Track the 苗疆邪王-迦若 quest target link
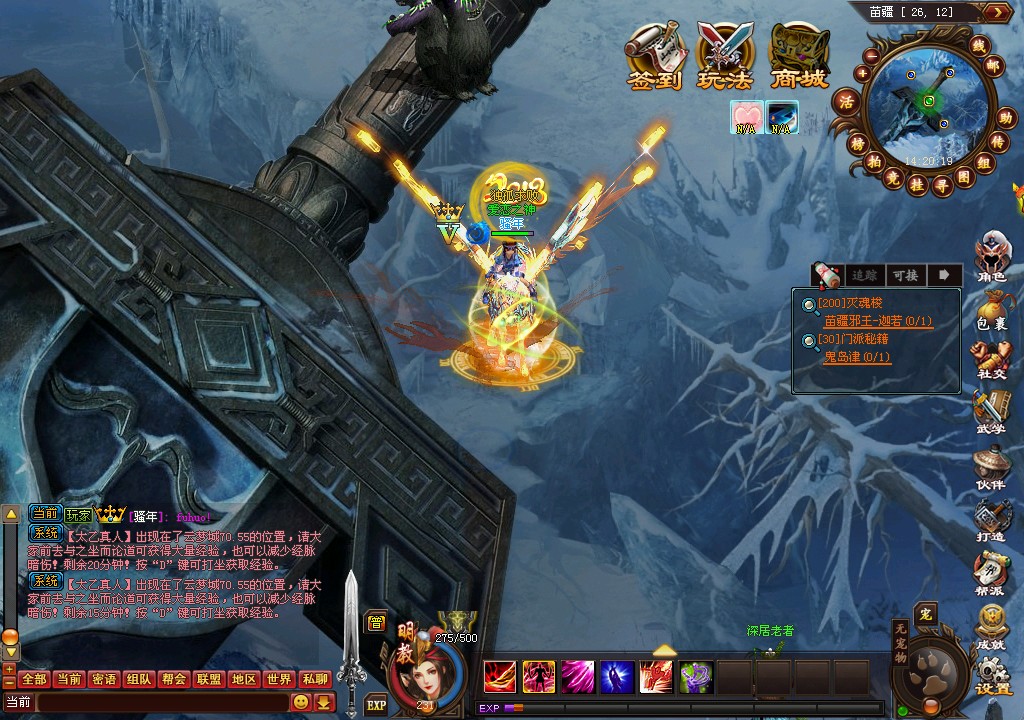 878,321
